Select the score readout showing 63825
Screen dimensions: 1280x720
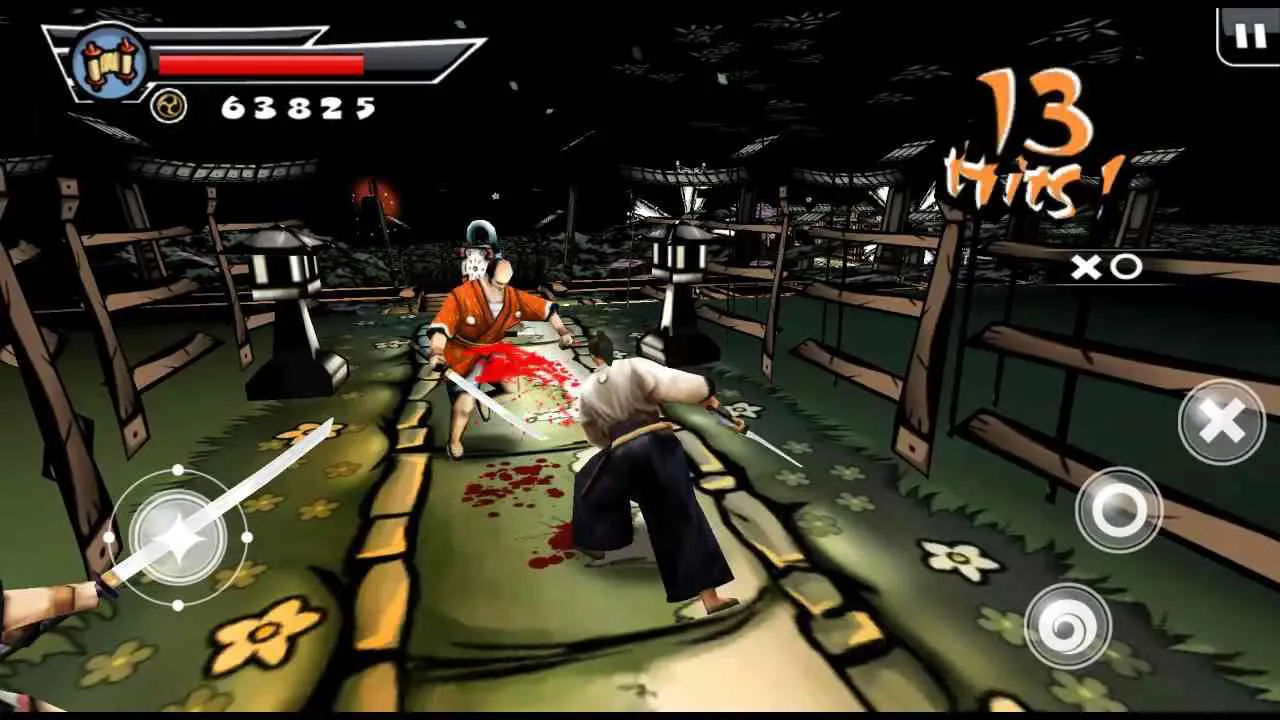(x=298, y=105)
